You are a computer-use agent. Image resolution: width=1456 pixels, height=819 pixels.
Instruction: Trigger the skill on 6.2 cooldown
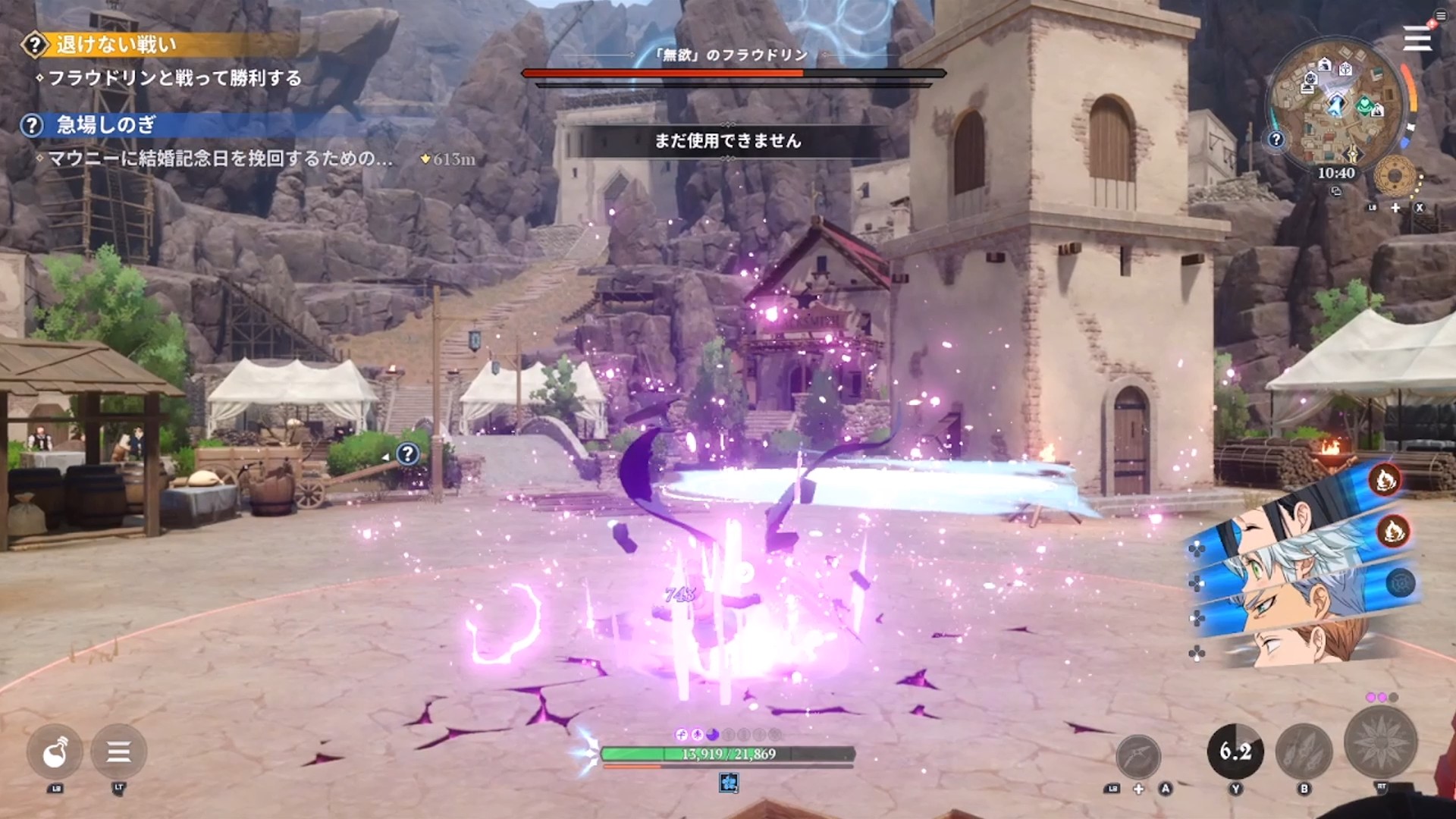pos(1235,752)
